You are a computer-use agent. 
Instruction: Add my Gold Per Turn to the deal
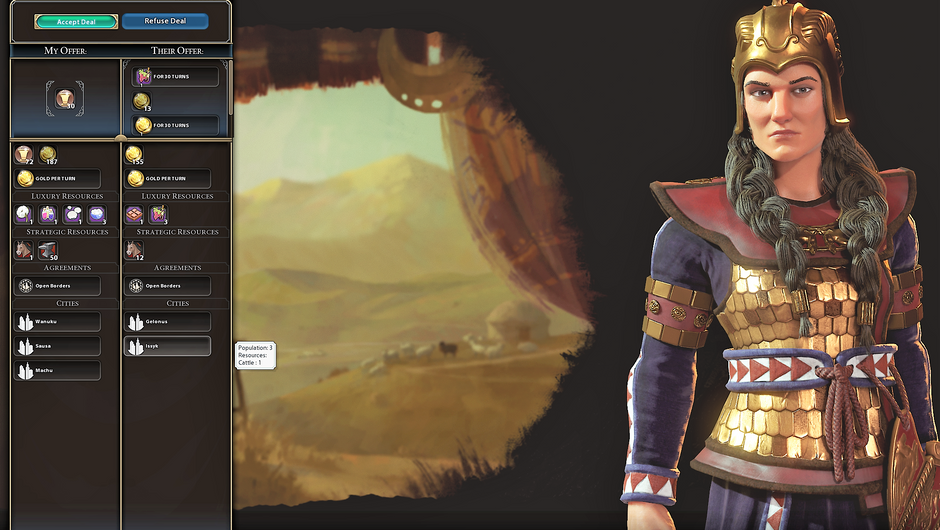pos(57,178)
